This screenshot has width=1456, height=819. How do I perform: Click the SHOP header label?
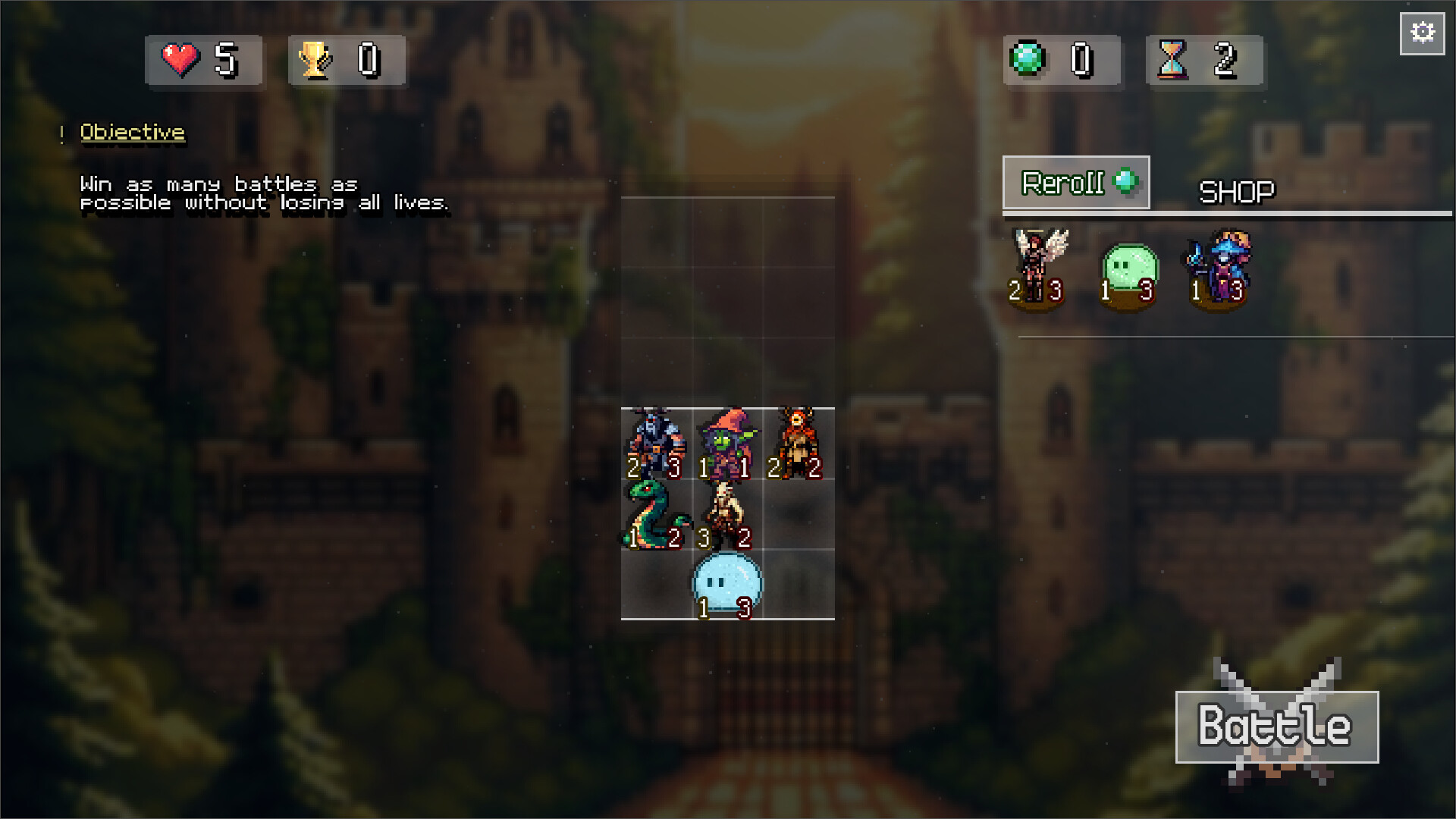point(1236,190)
